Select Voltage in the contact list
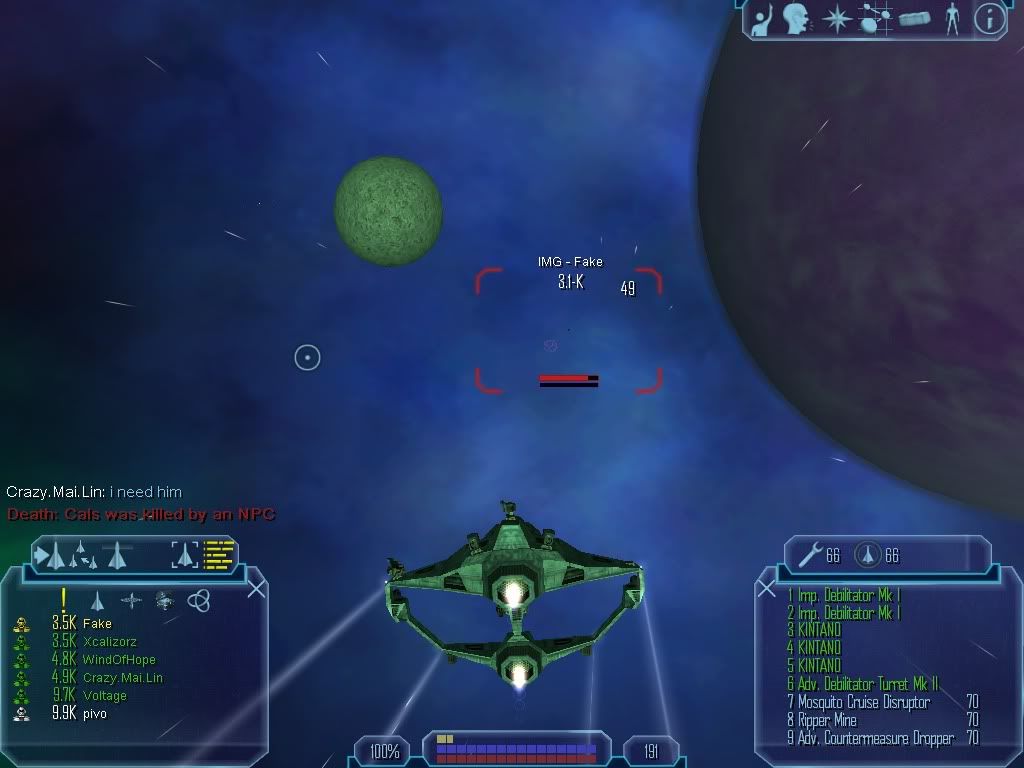The height and width of the screenshot is (768, 1024). (x=104, y=696)
